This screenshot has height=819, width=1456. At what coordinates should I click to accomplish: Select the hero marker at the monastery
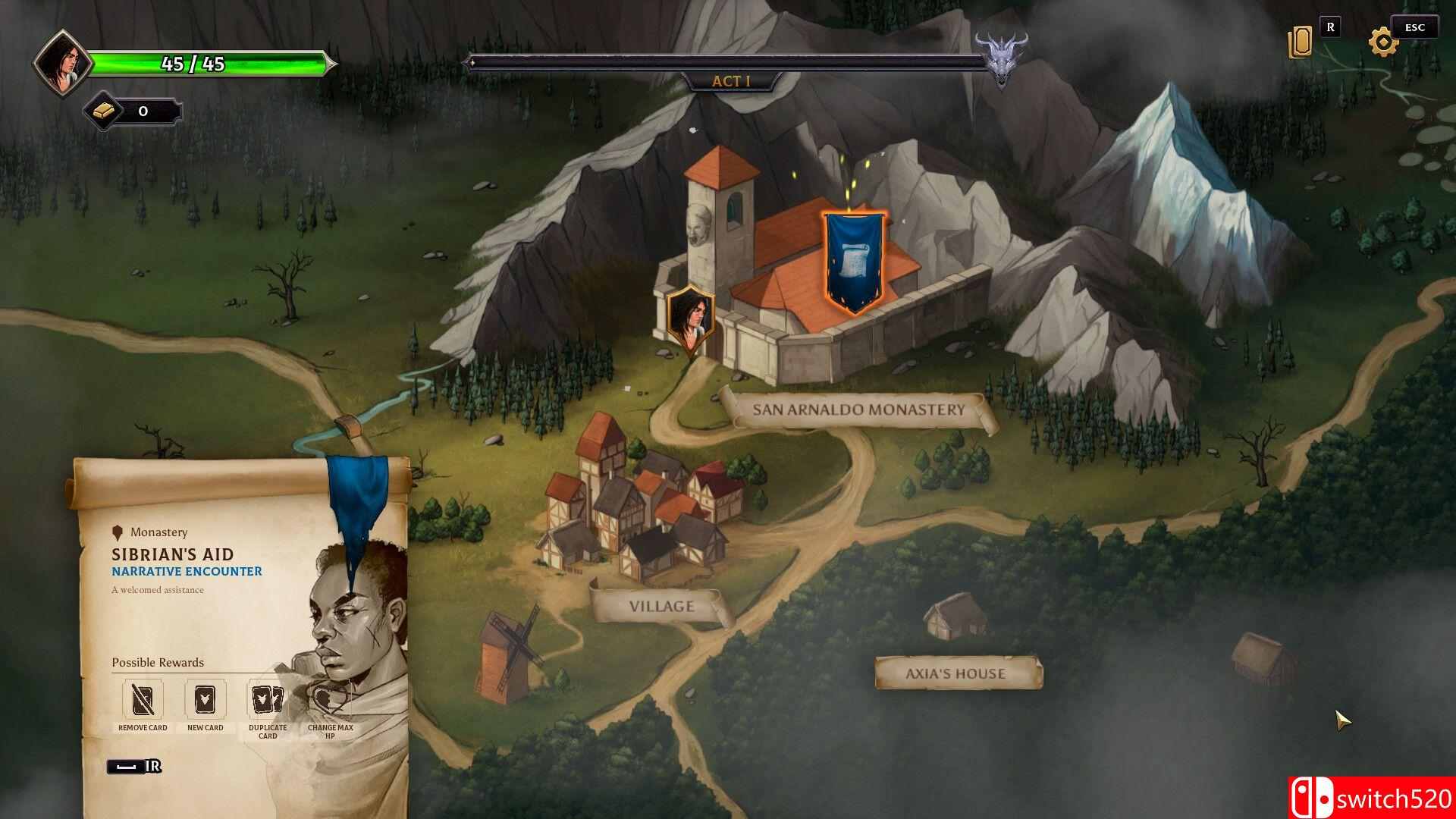(690, 316)
